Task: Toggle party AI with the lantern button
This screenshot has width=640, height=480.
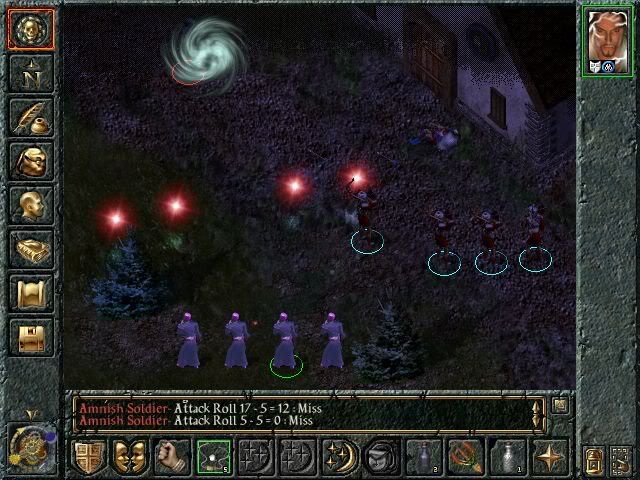Action: [x=592, y=457]
